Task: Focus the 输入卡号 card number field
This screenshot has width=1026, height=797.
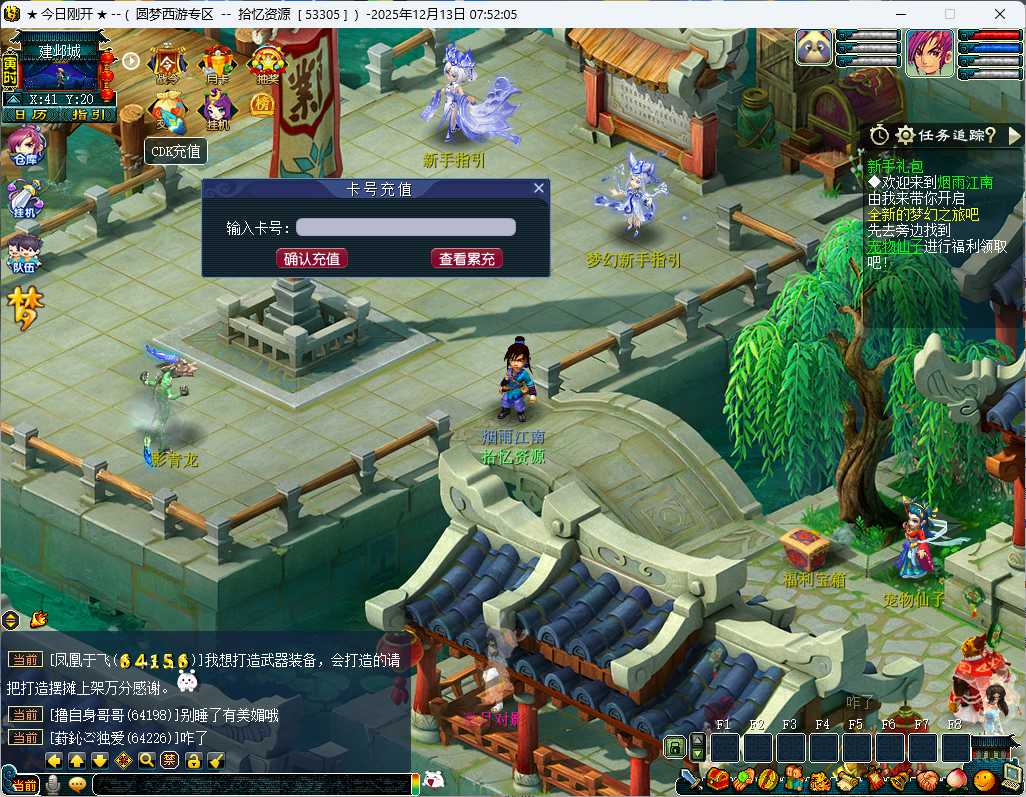Action: [x=406, y=228]
